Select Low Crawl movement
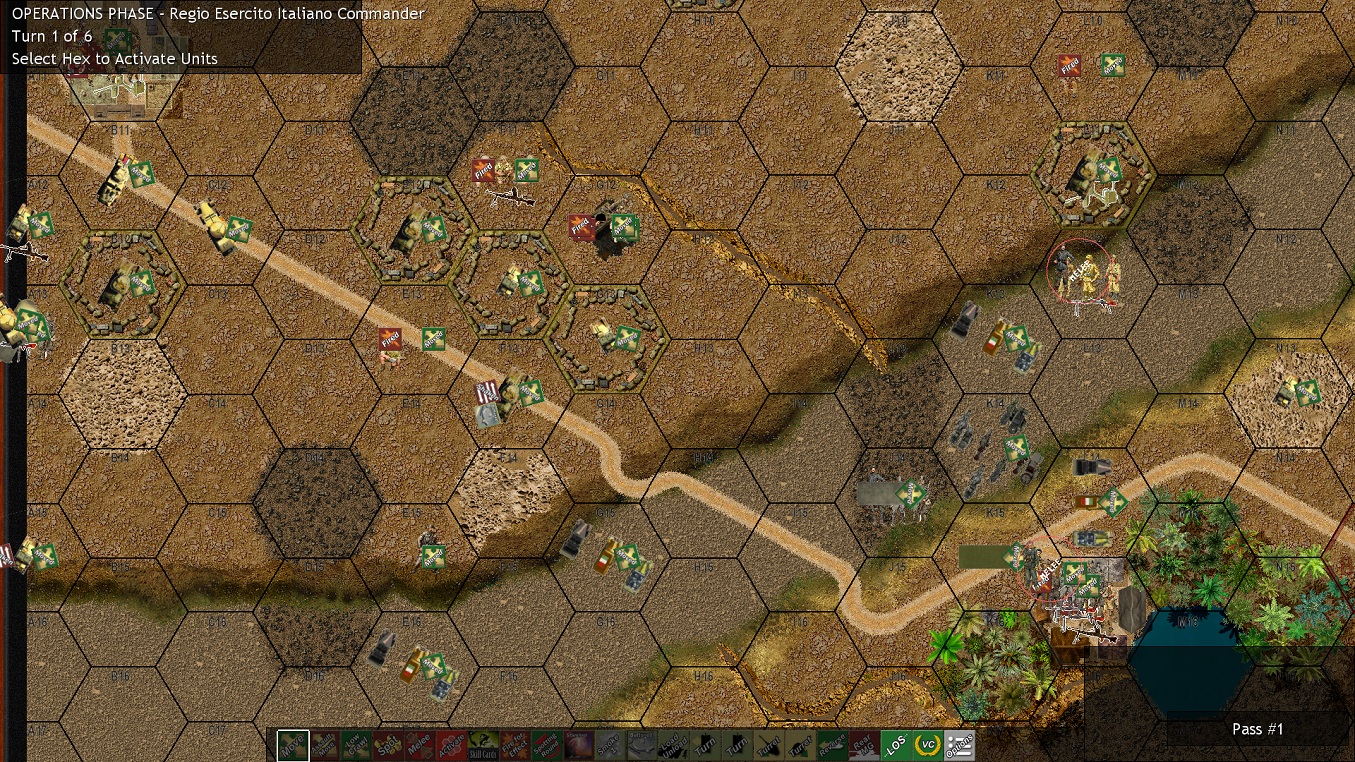The image size is (1355, 762). pos(354,746)
